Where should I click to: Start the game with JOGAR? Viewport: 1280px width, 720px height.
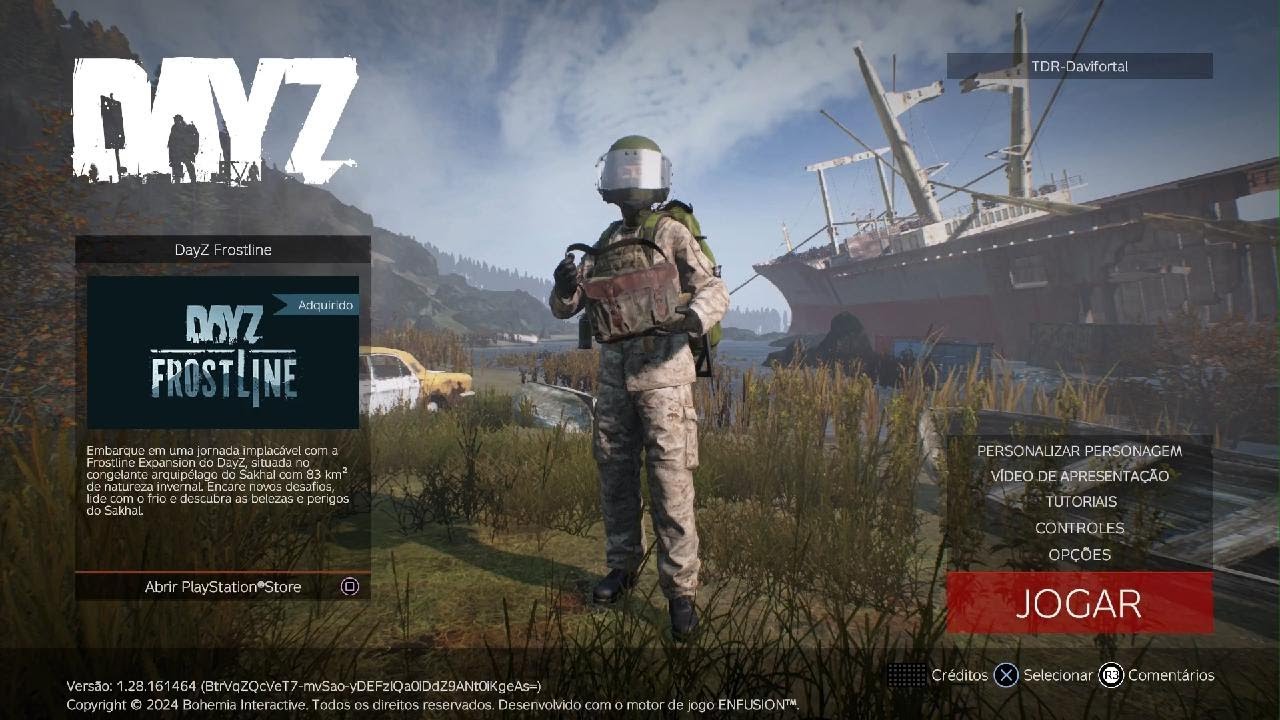pos(1079,603)
